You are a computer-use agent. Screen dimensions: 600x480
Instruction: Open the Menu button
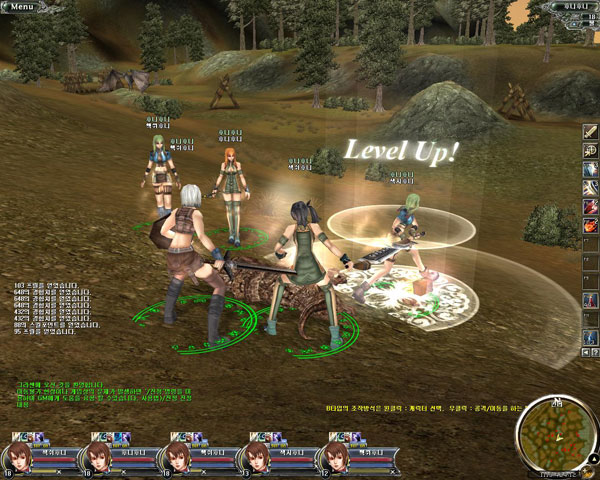(22, 6)
